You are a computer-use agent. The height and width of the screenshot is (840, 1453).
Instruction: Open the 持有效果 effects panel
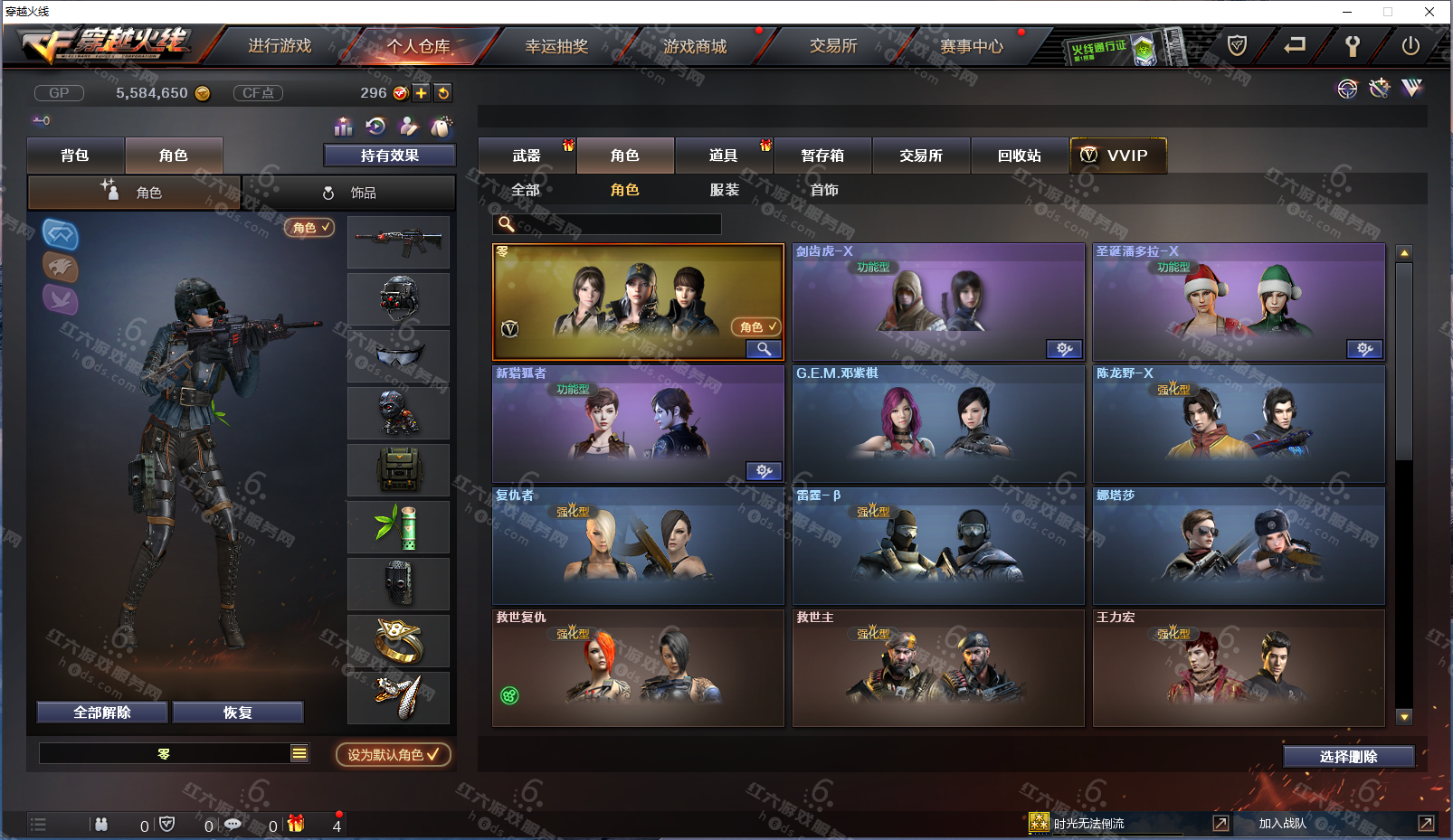tap(389, 156)
